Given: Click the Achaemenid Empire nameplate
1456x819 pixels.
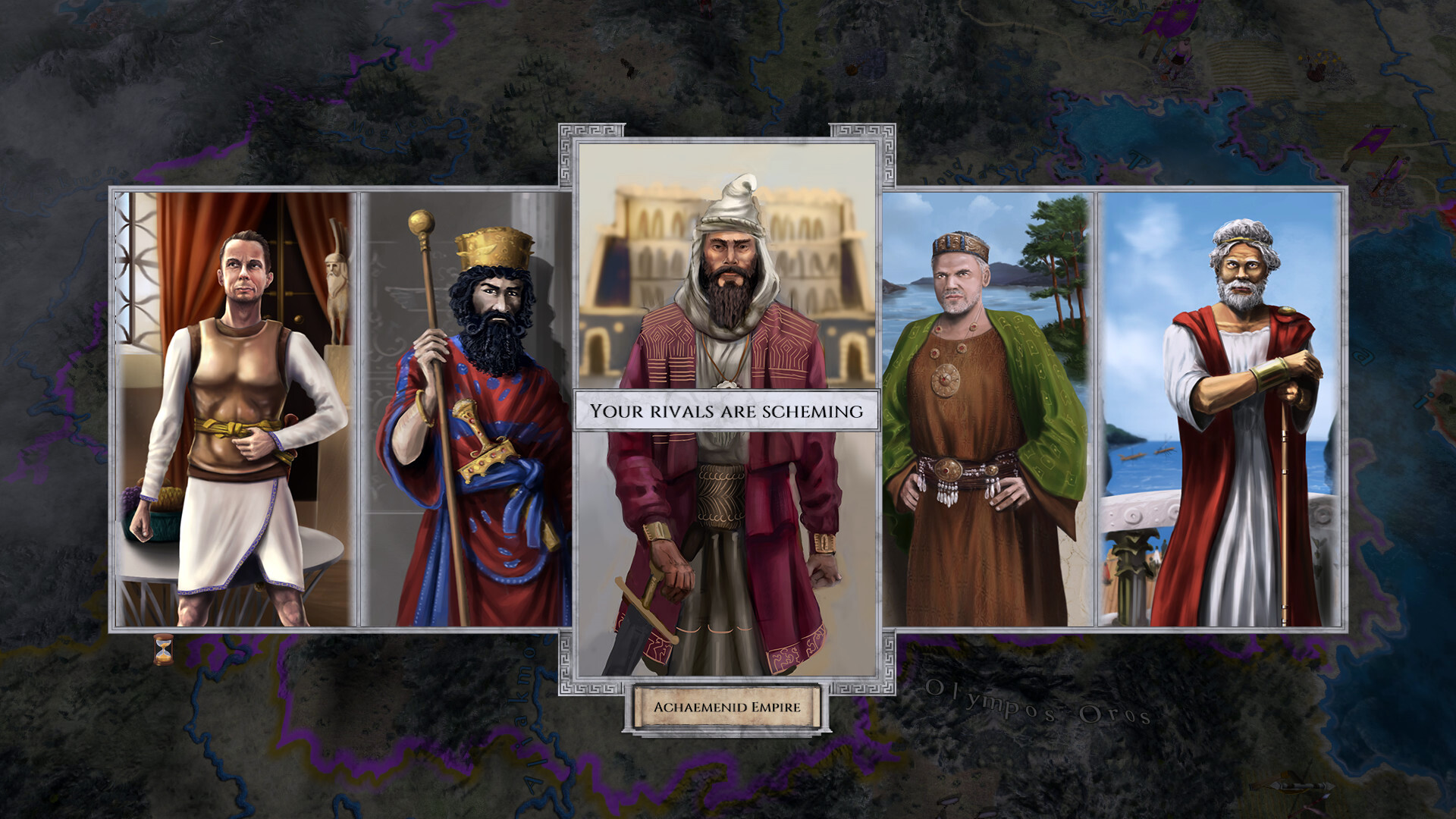Looking at the screenshot, I should (728, 708).
